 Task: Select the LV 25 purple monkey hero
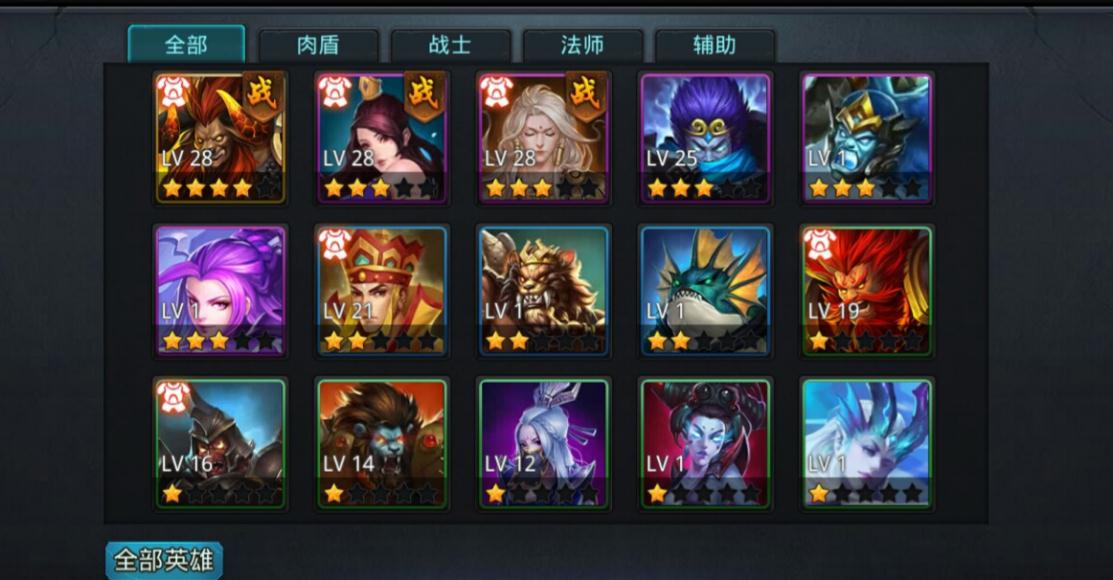tap(706, 138)
